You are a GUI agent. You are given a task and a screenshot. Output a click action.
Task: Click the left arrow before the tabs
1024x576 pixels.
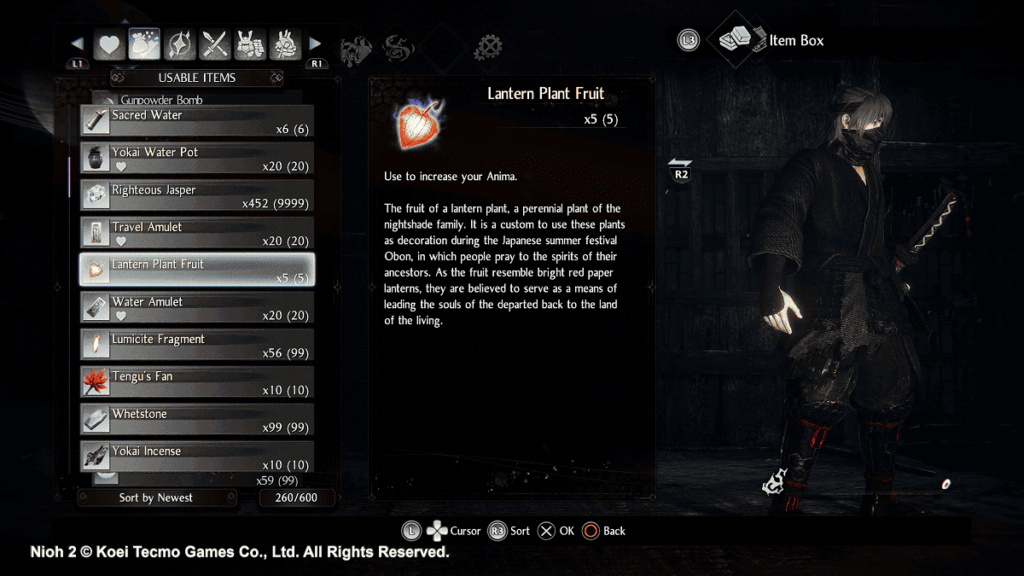tap(78, 44)
